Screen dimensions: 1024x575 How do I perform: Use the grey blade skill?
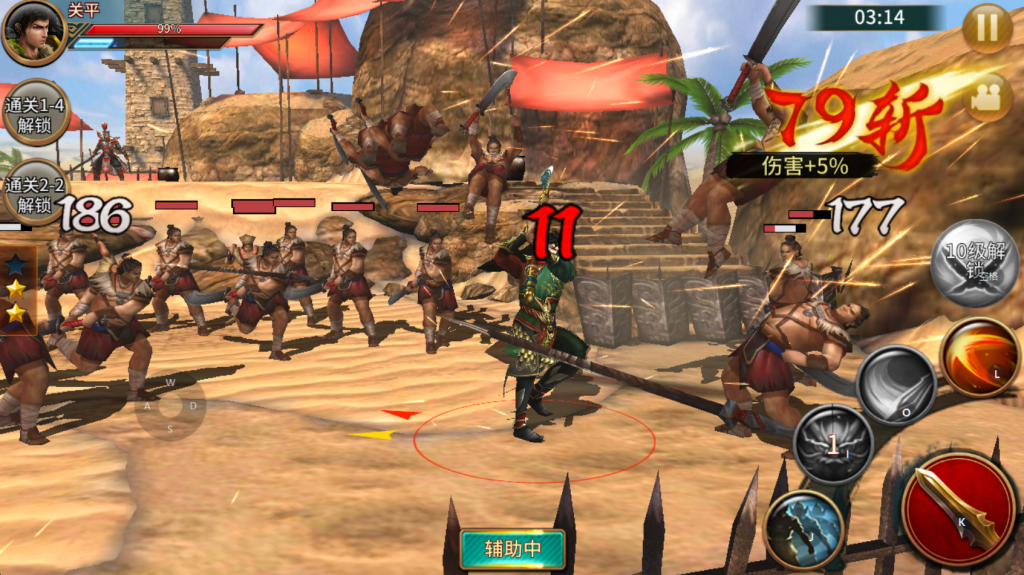[x=895, y=385]
